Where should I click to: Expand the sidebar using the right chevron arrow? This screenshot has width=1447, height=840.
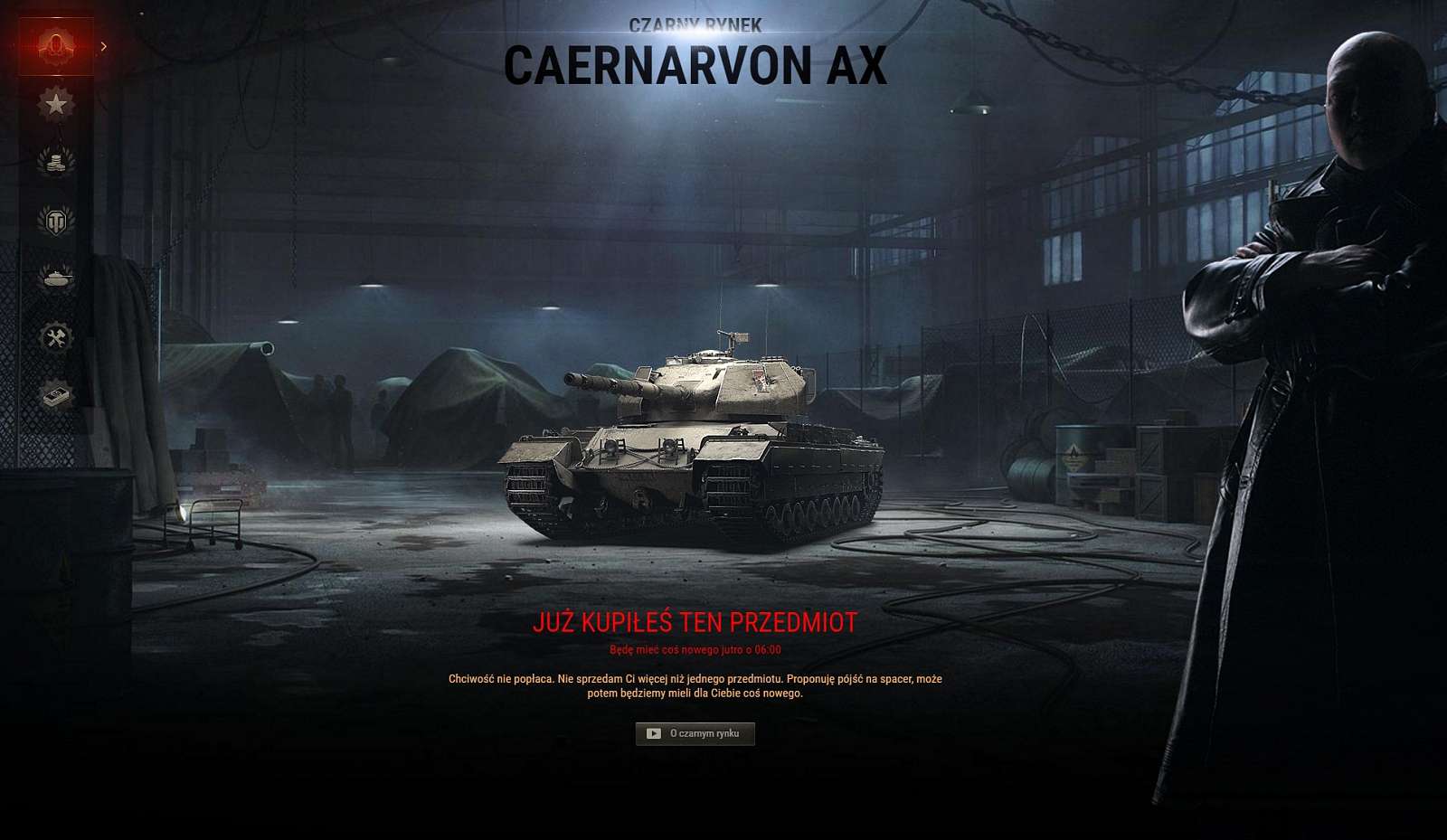(106, 46)
